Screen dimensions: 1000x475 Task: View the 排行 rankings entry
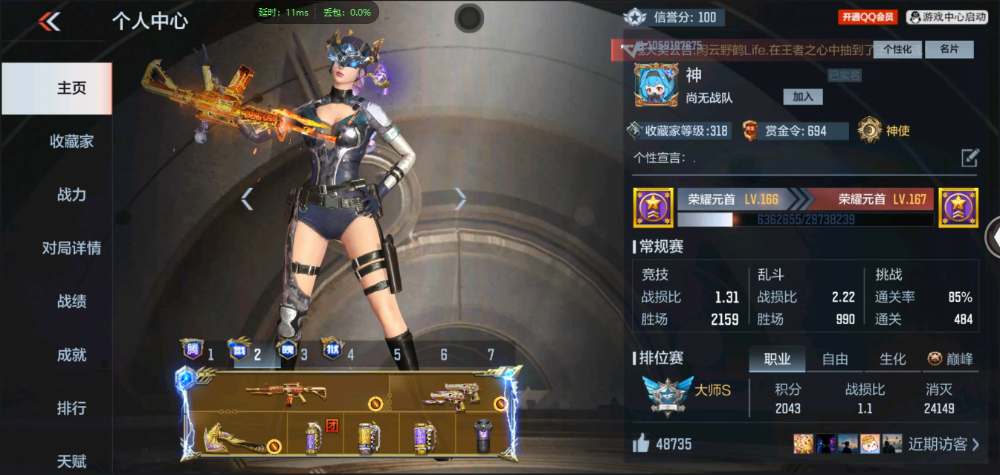click(x=71, y=408)
